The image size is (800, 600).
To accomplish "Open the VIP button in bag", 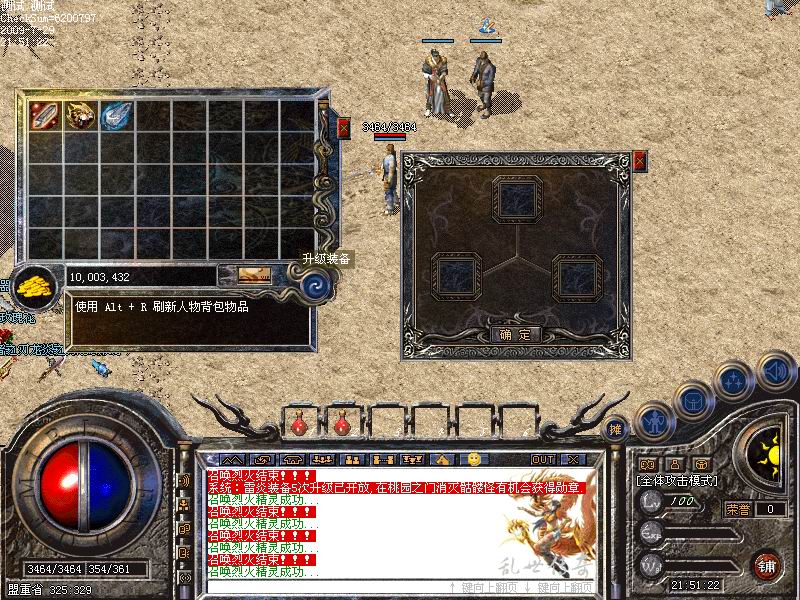I will pos(244,275).
